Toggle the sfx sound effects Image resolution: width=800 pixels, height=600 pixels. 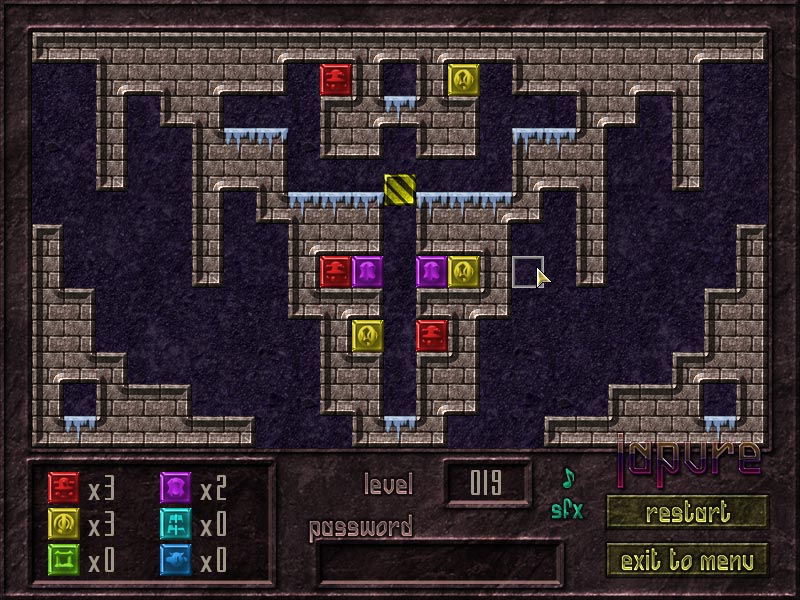[x=567, y=510]
